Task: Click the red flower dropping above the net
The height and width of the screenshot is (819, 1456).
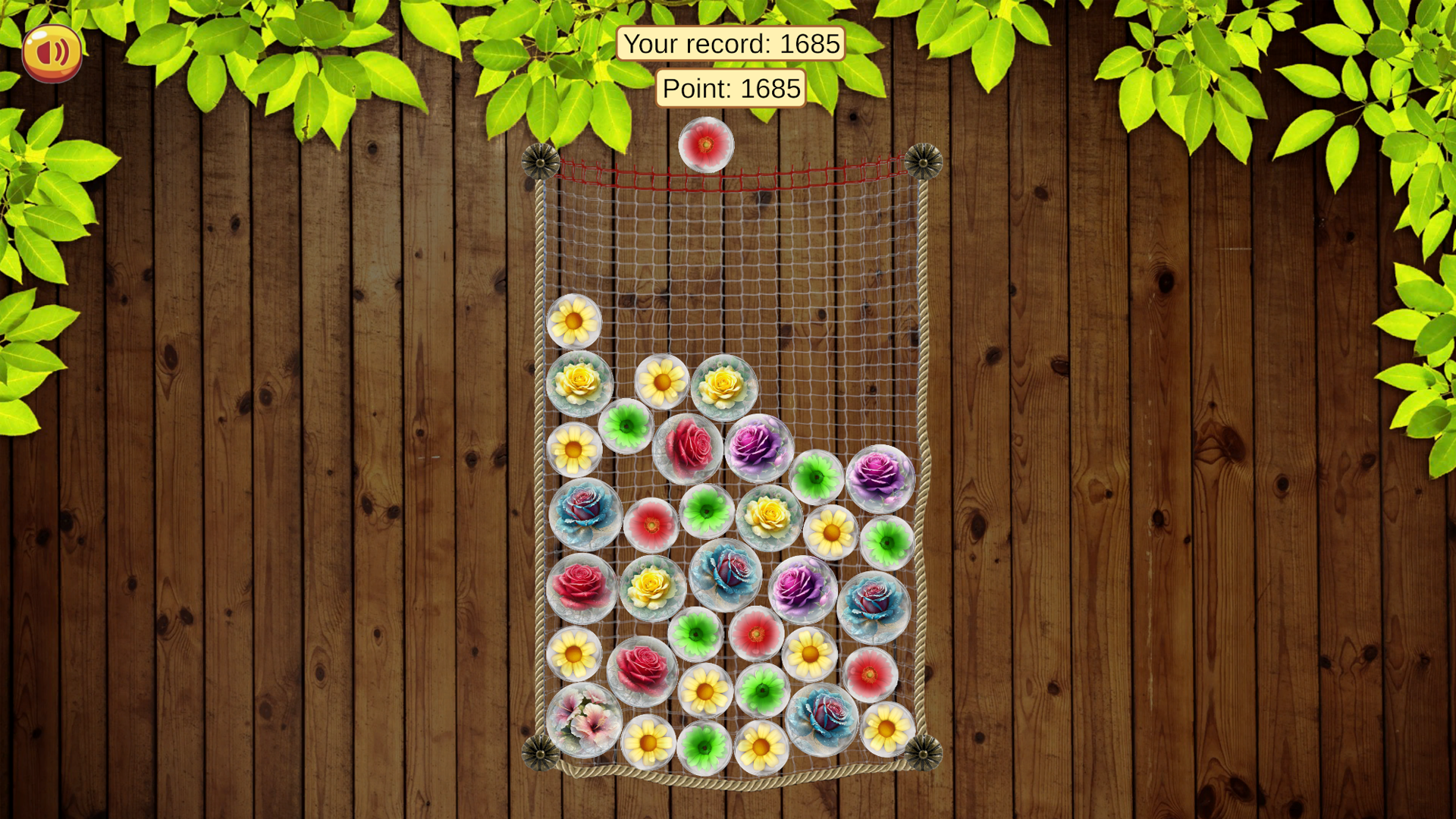Action: coord(705,144)
